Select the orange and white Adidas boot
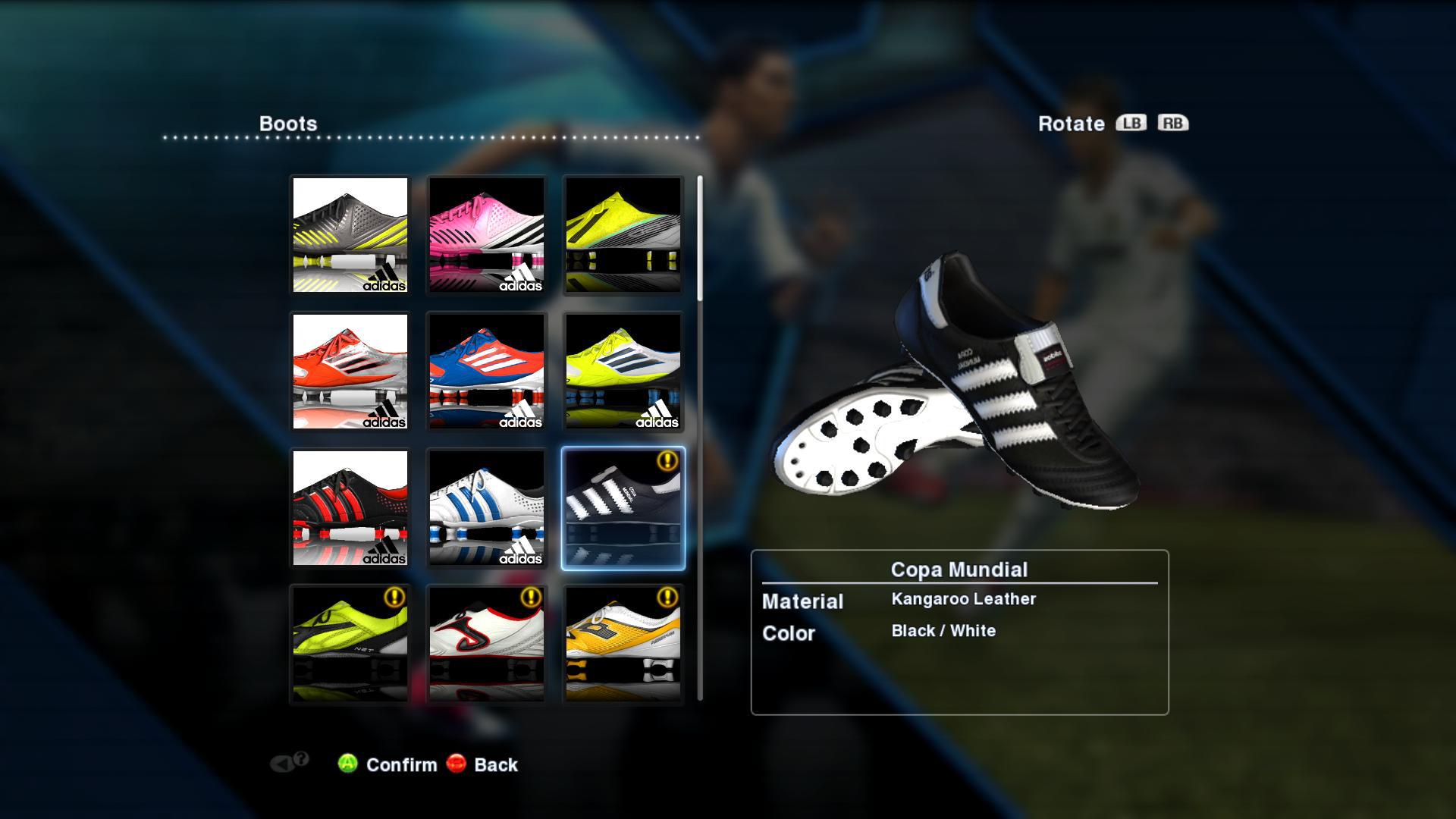 [350, 372]
